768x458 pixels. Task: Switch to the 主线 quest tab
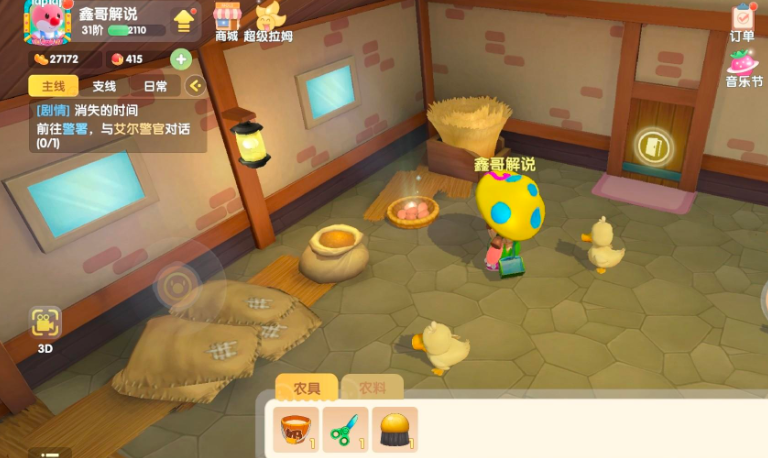click(x=47, y=86)
